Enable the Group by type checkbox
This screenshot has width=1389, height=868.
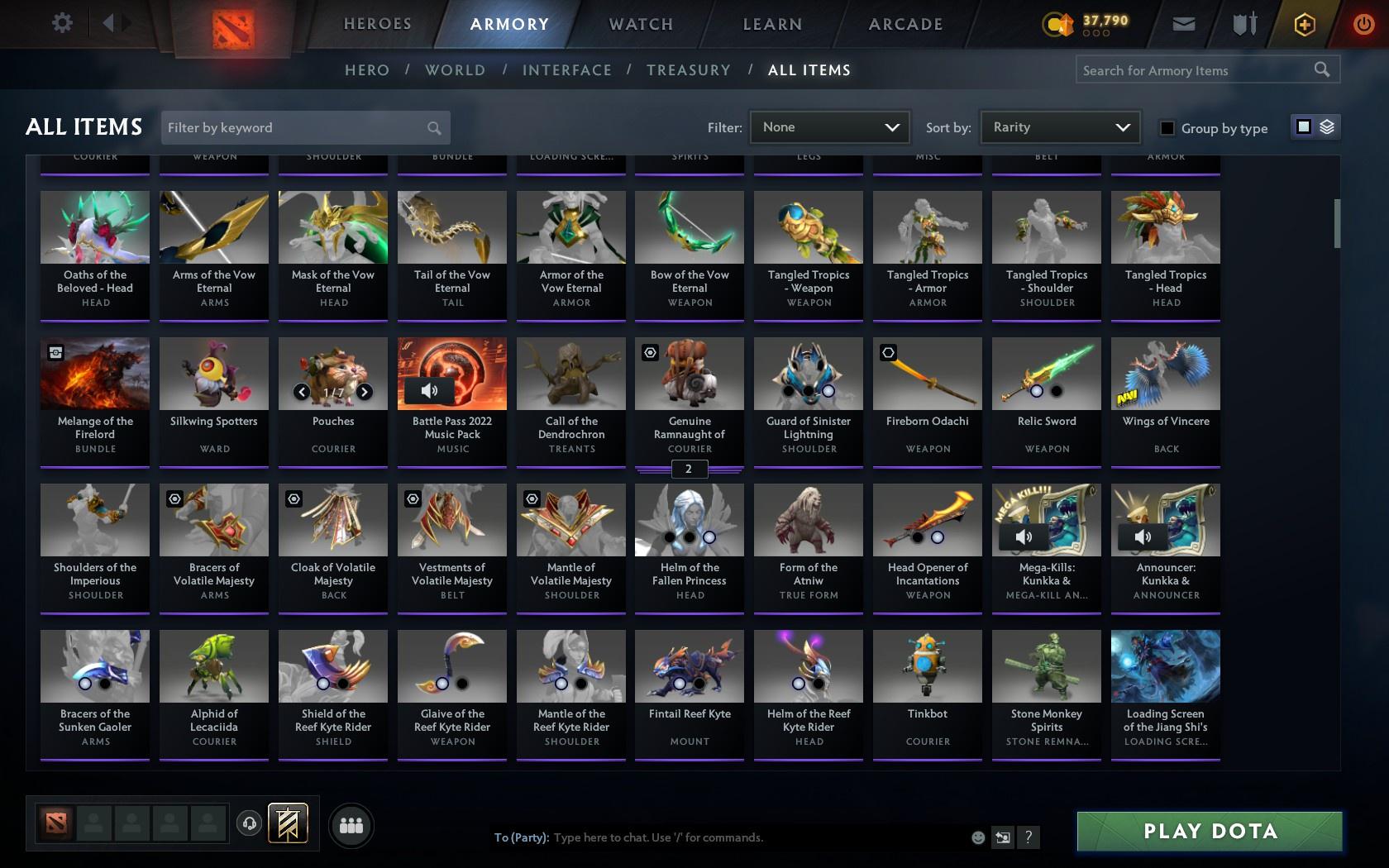coord(1167,129)
